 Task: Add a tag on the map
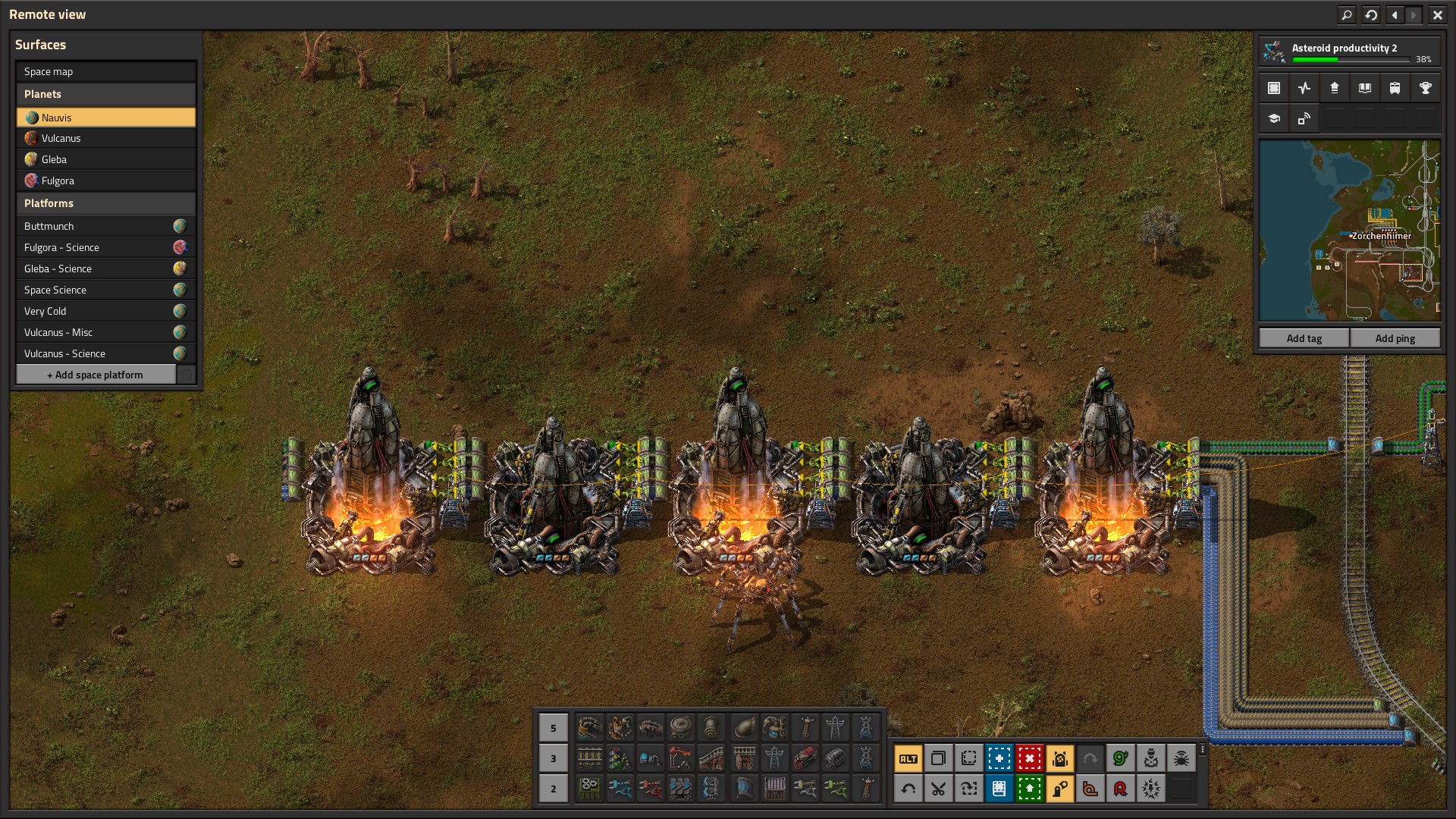(1304, 338)
